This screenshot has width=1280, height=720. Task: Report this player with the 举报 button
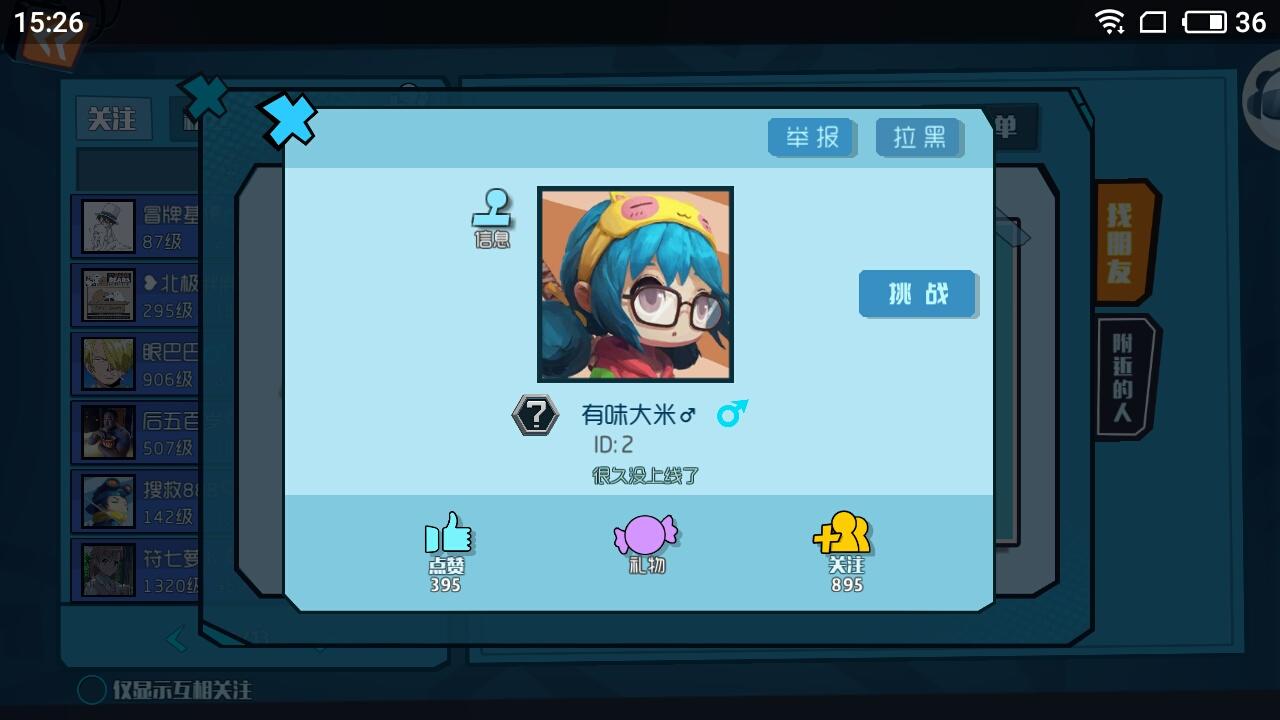click(x=812, y=137)
